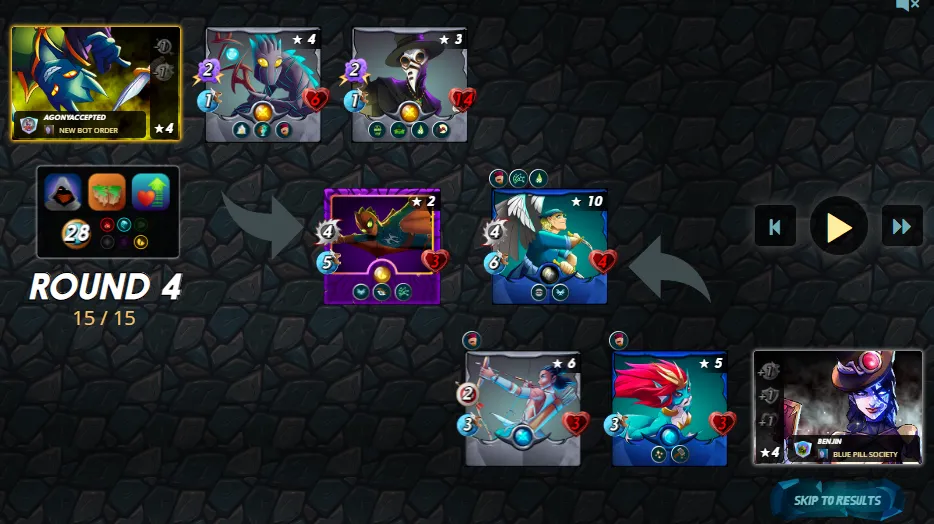934x524 pixels.
Task: Select the AgonyAccepted summoner portrait
Action: 96,83
